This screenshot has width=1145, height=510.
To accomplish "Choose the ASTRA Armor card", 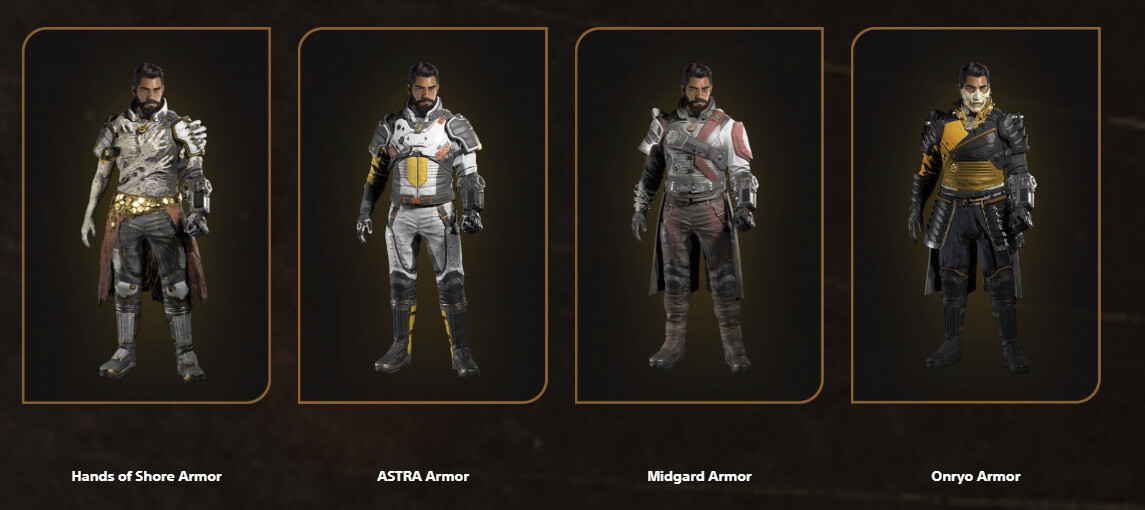I will pos(422,215).
